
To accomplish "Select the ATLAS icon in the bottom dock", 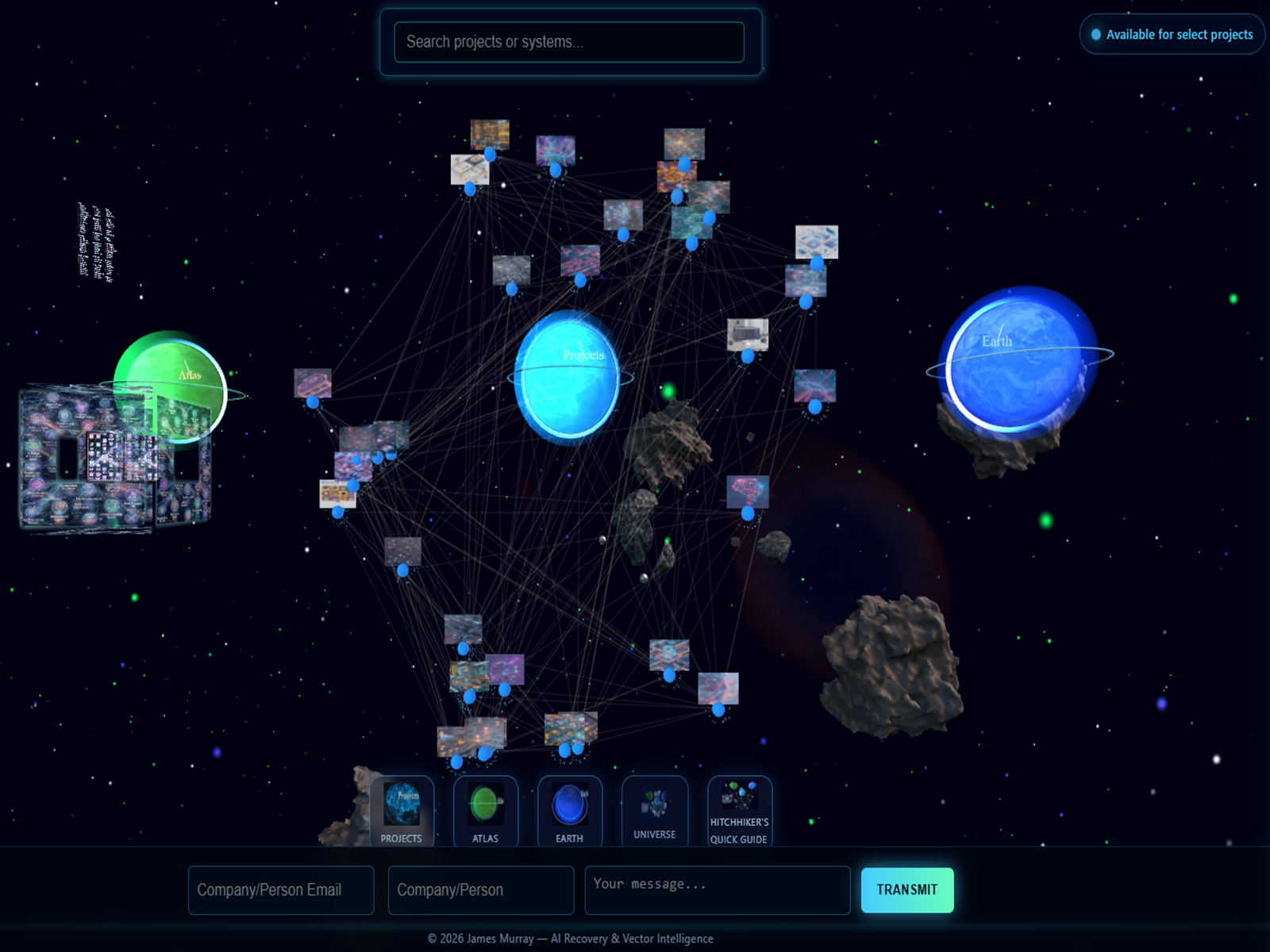I will (485, 809).
